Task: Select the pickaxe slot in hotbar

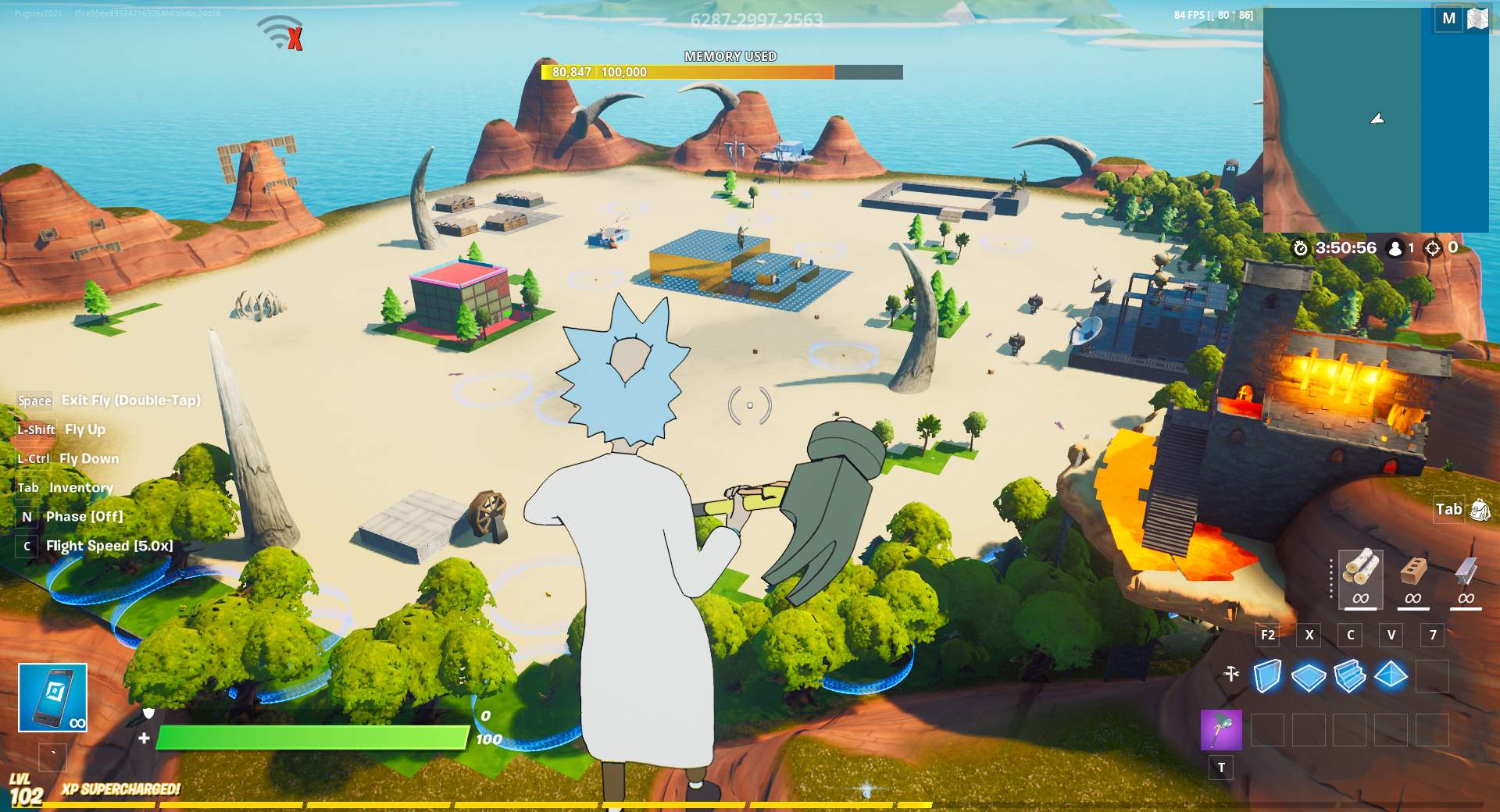Action: click(1221, 730)
